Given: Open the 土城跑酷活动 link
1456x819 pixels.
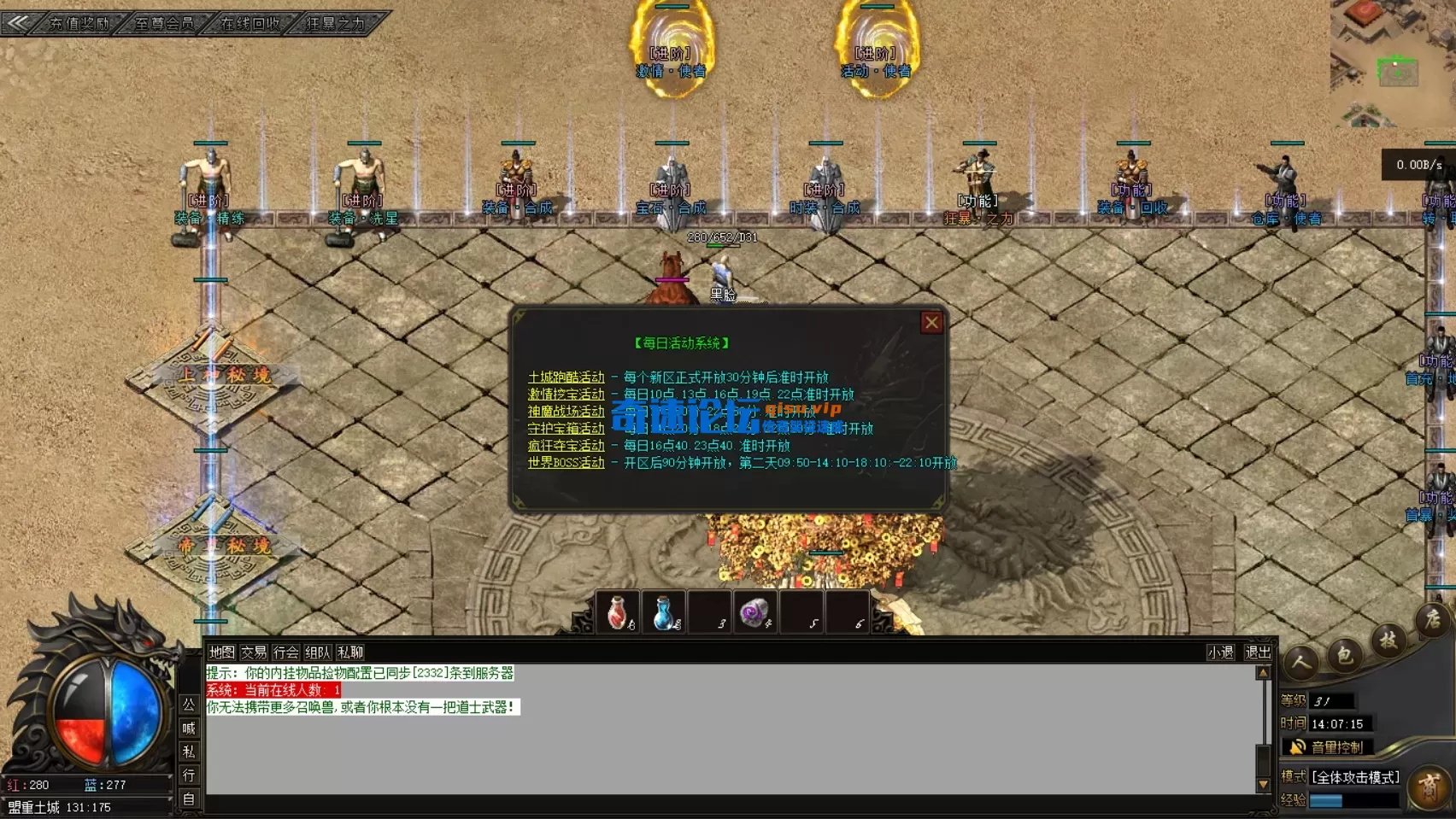Looking at the screenshot, I should (566, 377).
